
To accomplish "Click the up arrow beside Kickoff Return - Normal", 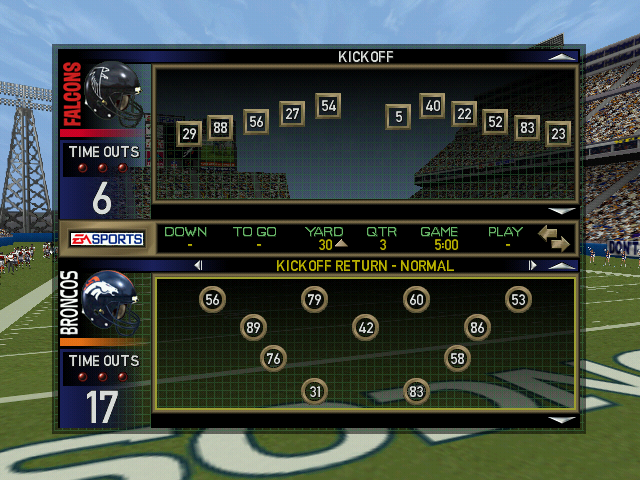I will pos(562,266).
